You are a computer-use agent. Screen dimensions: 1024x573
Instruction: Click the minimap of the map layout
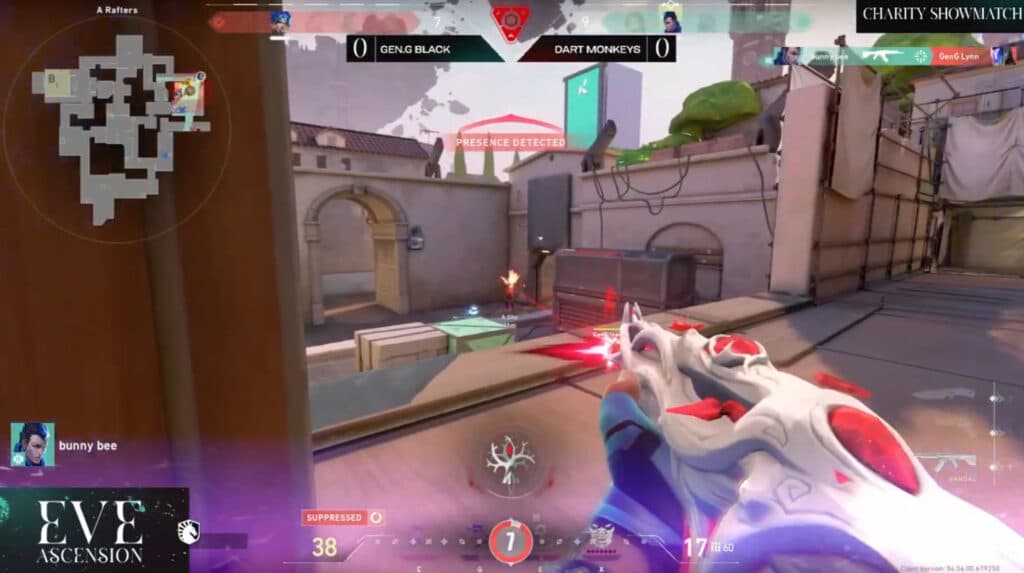[118, 126]
